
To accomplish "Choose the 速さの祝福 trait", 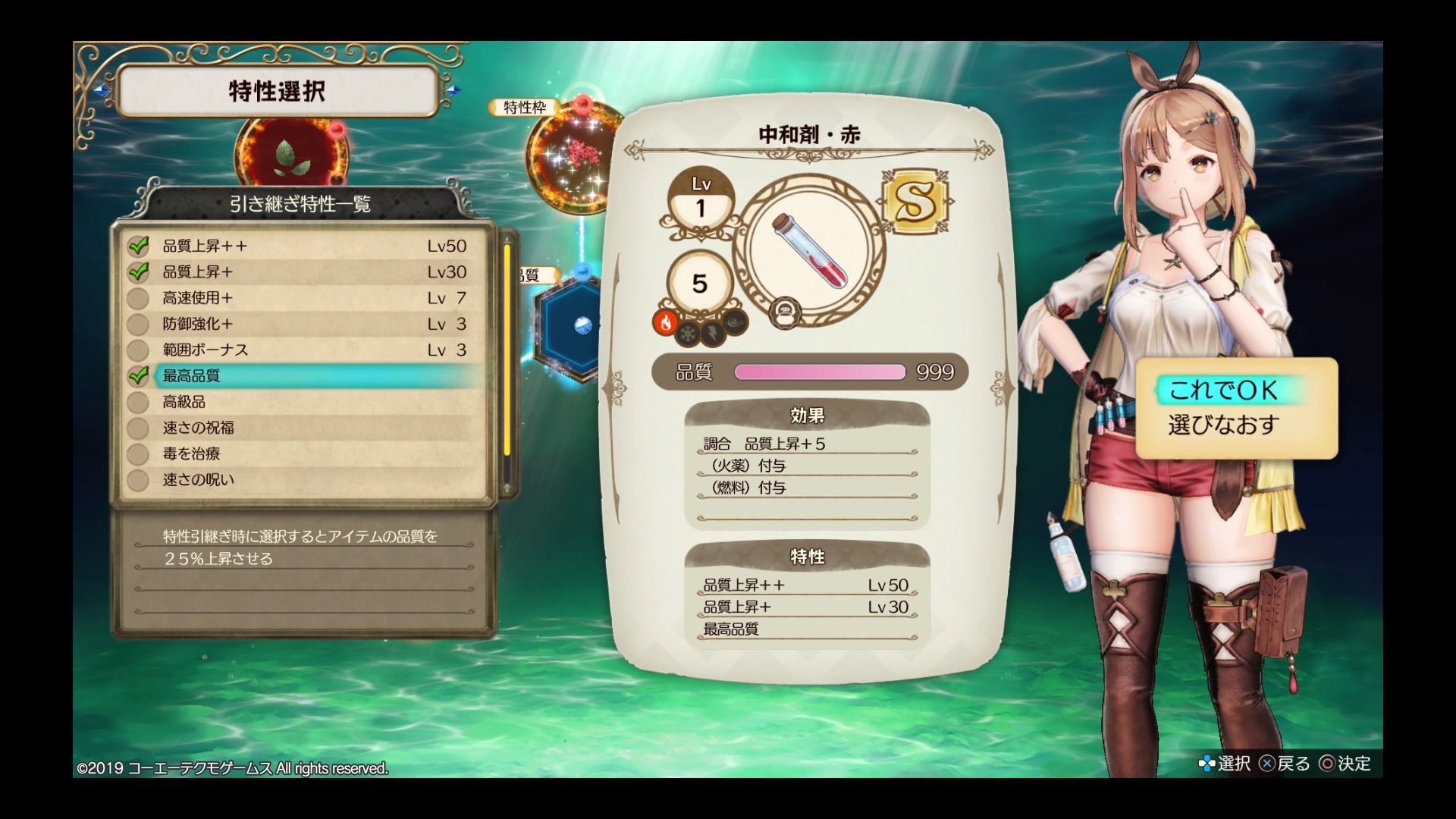I will tap(303, 428).
